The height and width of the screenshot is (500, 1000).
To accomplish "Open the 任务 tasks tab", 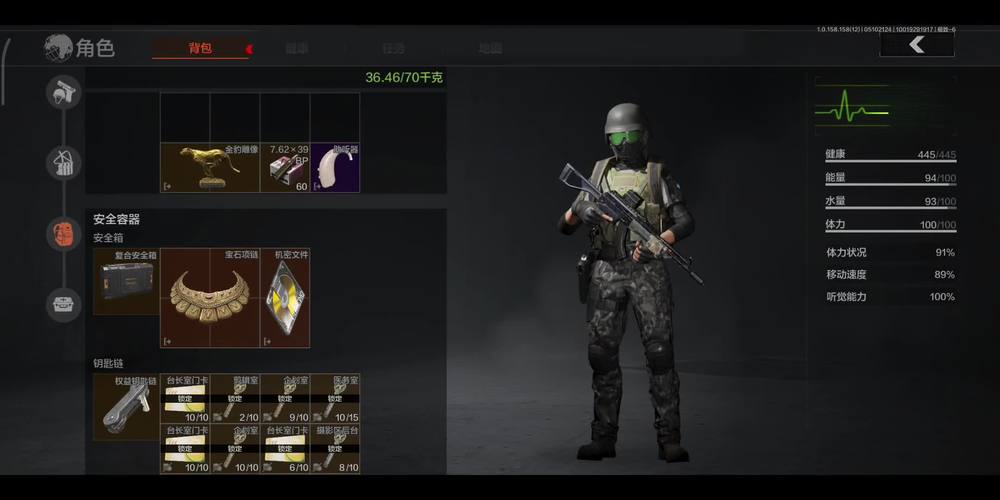I will (x=393, y=48).
